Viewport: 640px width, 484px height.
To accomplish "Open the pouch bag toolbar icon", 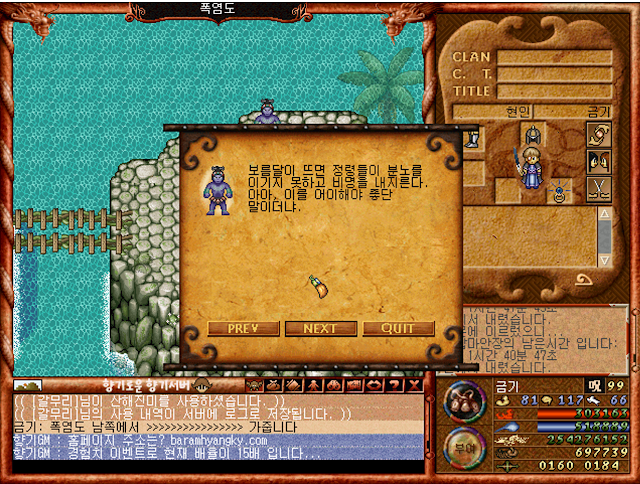I will coord(274,385).
